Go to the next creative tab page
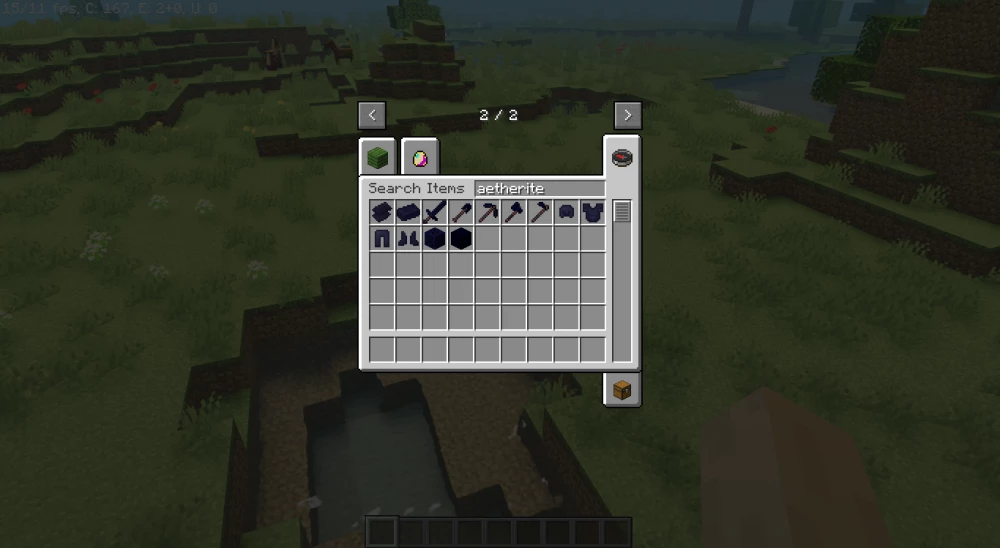The height and width of the screenshot is (548, 1000). [x=627, y=115]
